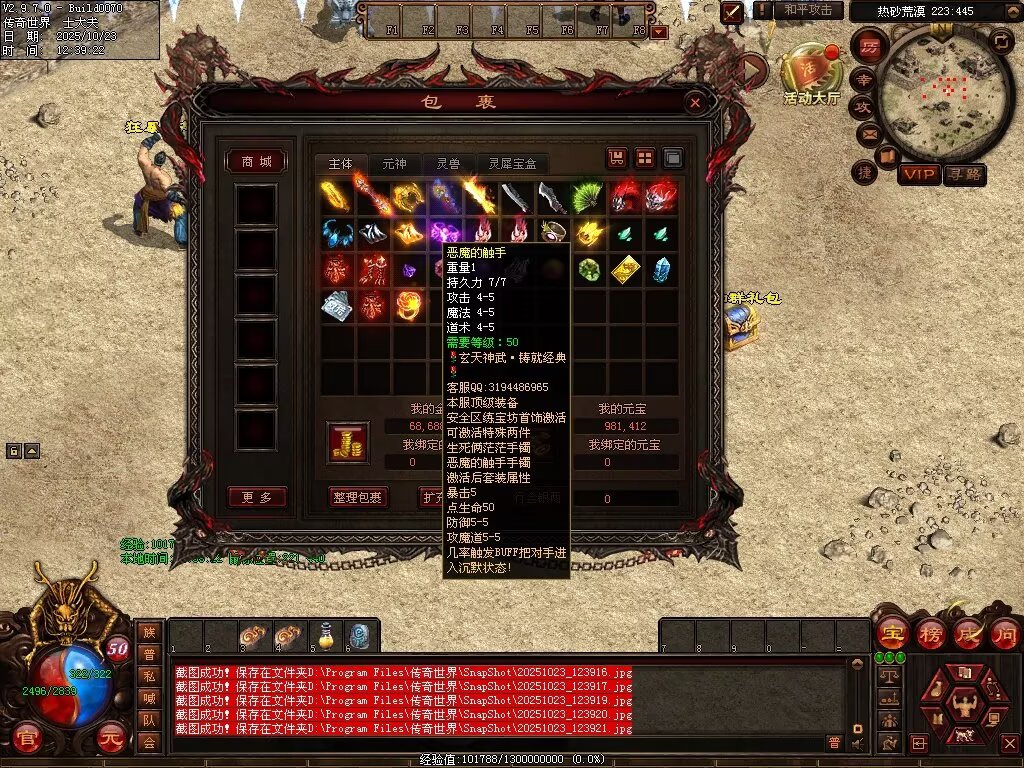Open the VIP panel
This screenshot has width=1024, height=768.
(x=919, y=175)
